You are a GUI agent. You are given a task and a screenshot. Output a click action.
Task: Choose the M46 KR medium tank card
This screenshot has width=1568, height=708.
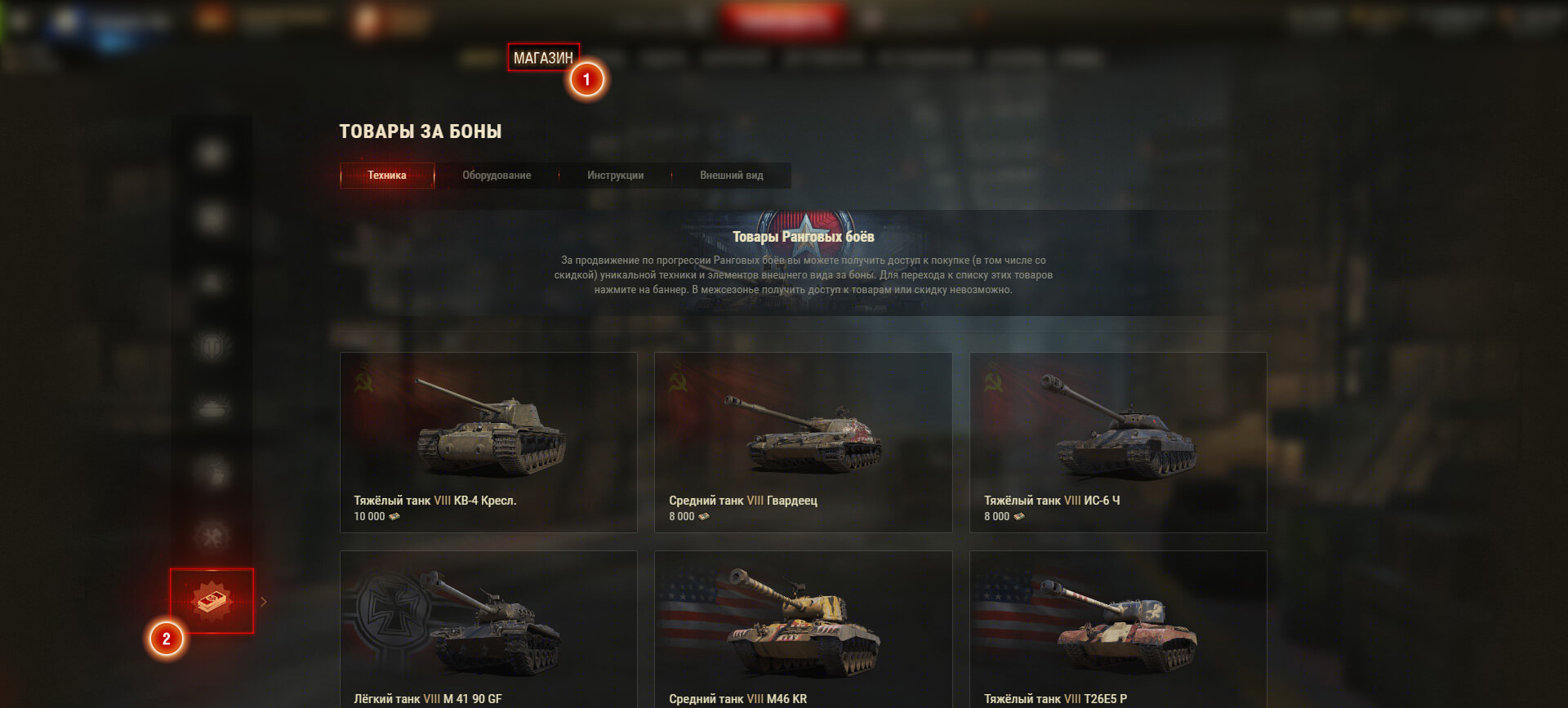[x=803, y=629]
